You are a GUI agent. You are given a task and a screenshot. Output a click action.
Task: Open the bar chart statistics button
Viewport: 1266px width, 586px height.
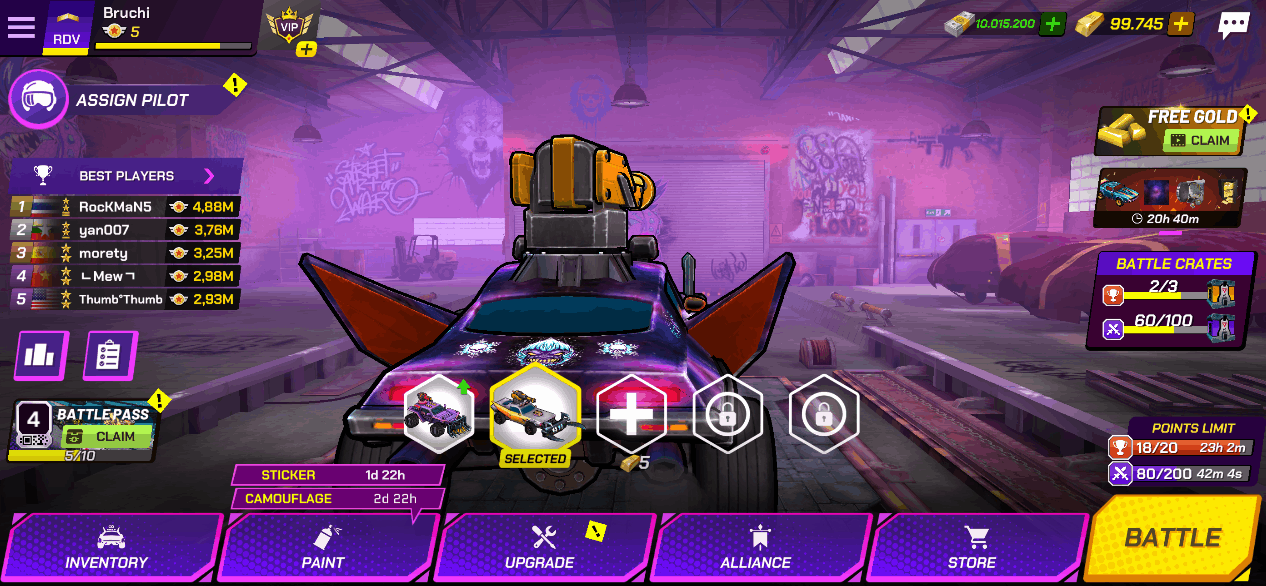(41, 356)
